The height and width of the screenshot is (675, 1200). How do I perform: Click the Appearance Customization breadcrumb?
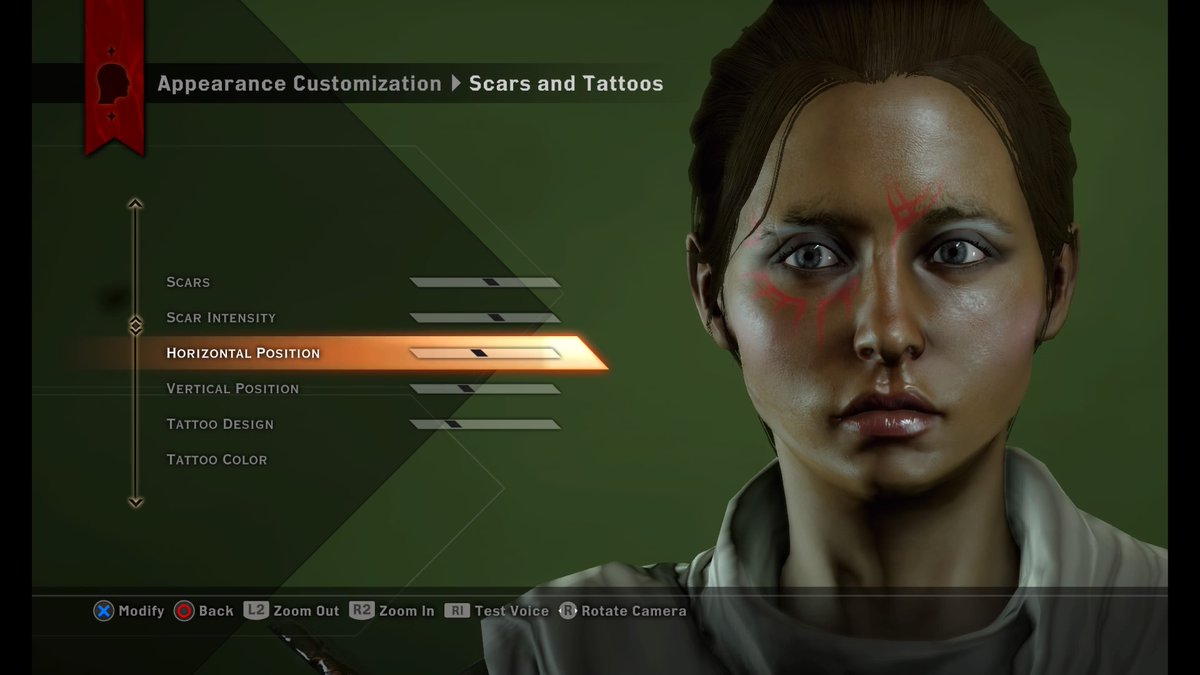299,84
